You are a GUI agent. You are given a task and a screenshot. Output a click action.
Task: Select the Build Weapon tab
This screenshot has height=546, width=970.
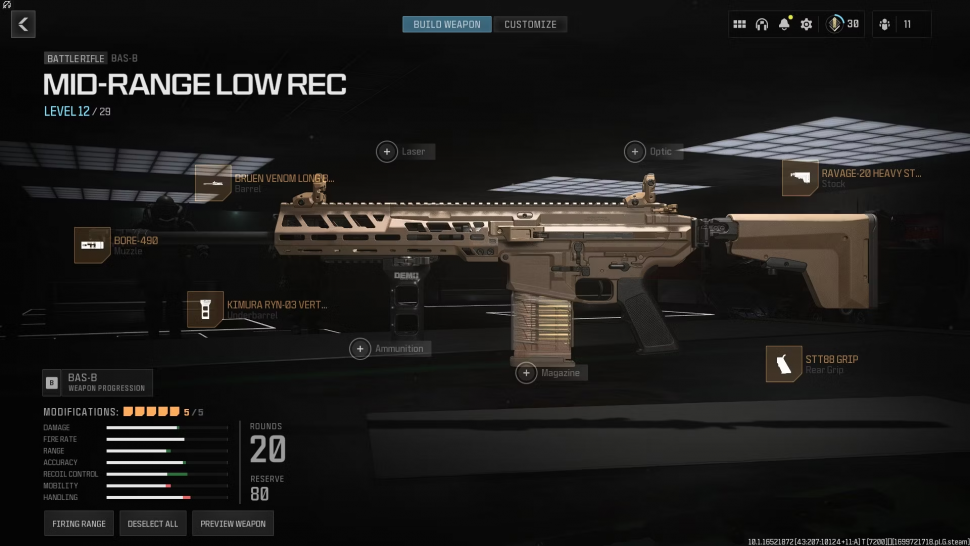click(447, 24)
